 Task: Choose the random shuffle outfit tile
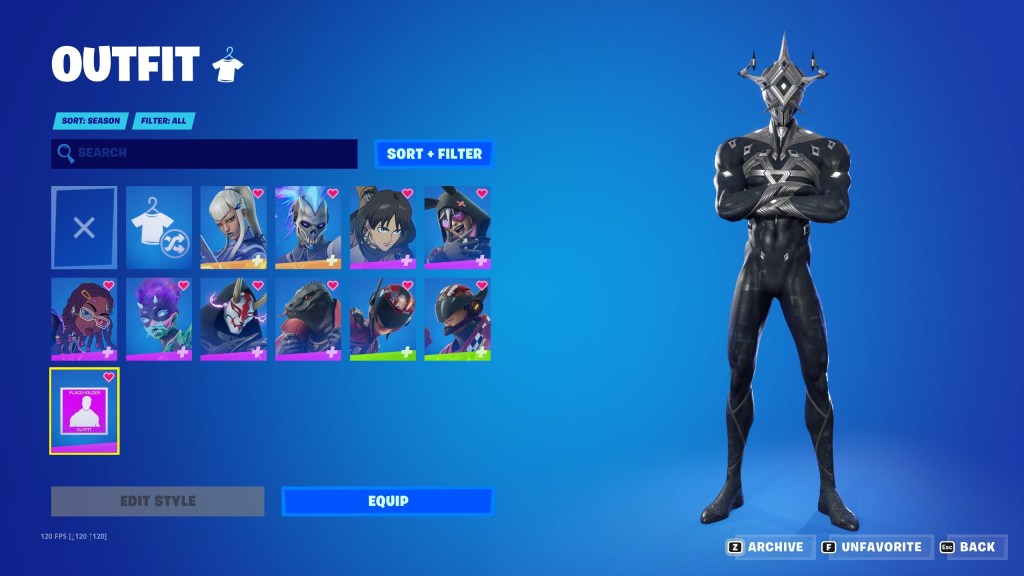click(x=159, y=227)
